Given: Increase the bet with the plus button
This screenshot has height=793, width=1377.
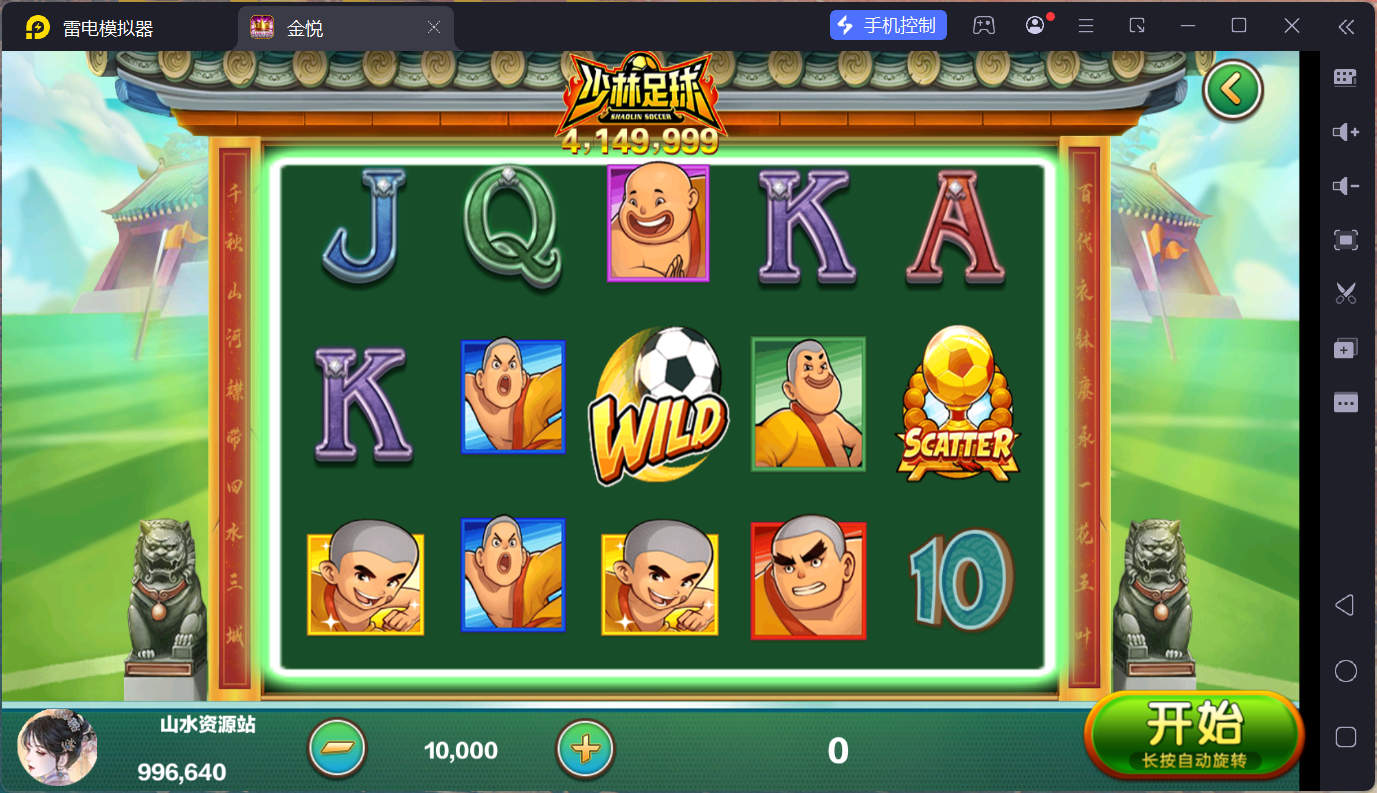Looking at the screenshot, I should click(585, 748).
